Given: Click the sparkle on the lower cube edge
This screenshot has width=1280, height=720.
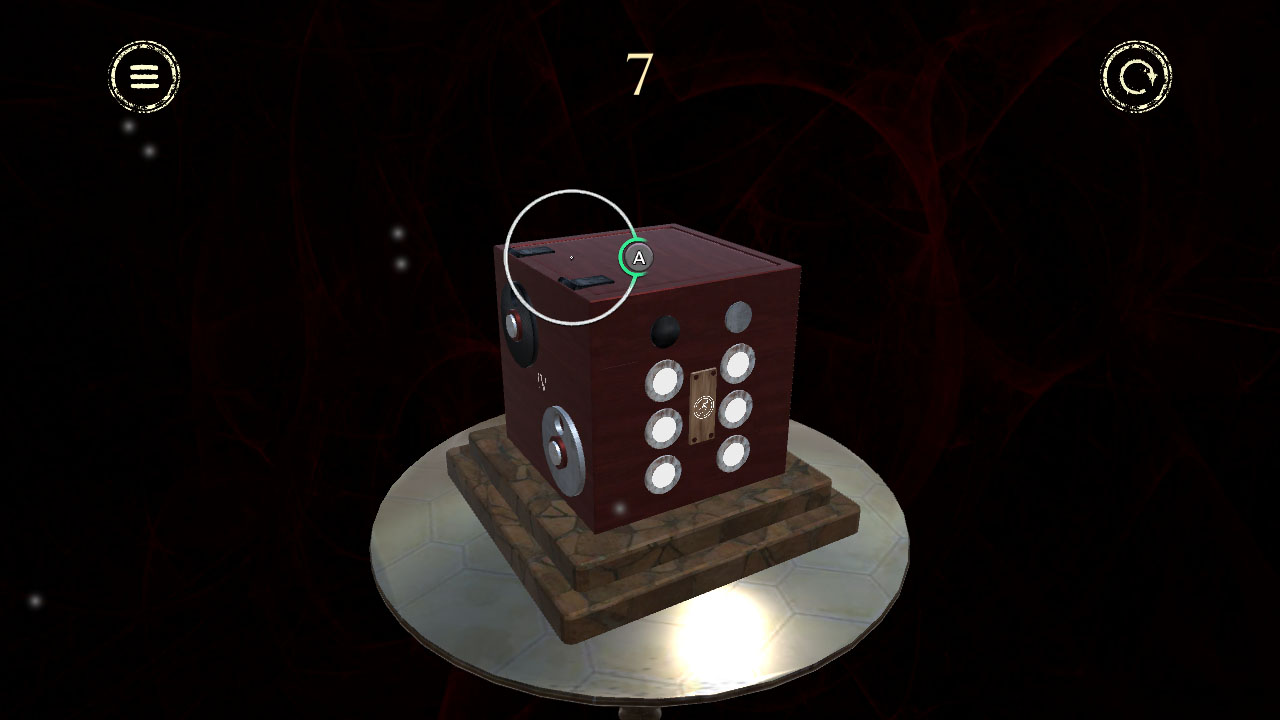Looking at the screenshot, I should coord(620,507).
